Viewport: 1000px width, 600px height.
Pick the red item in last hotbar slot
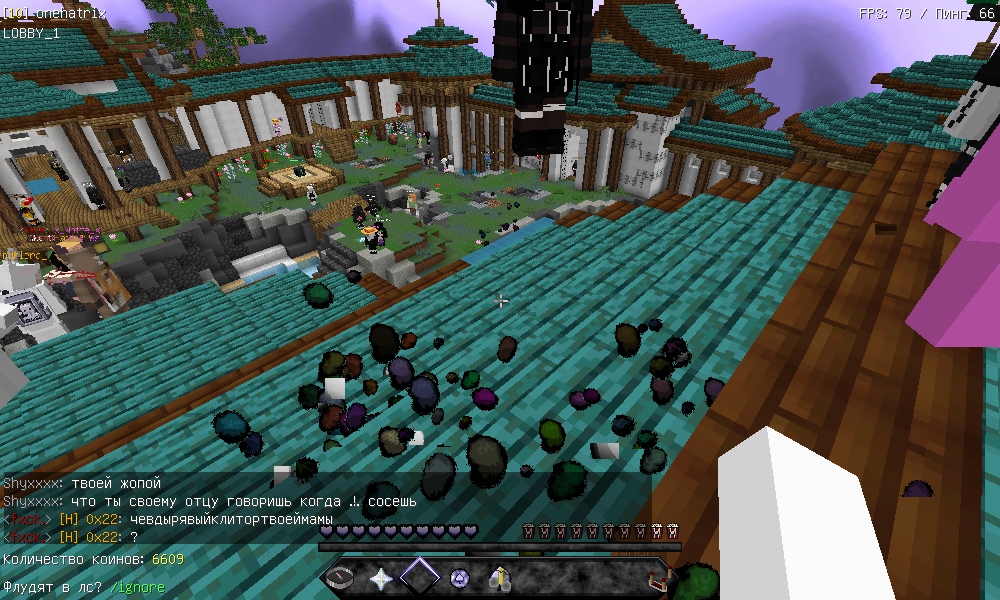click(x=657, y=577)
